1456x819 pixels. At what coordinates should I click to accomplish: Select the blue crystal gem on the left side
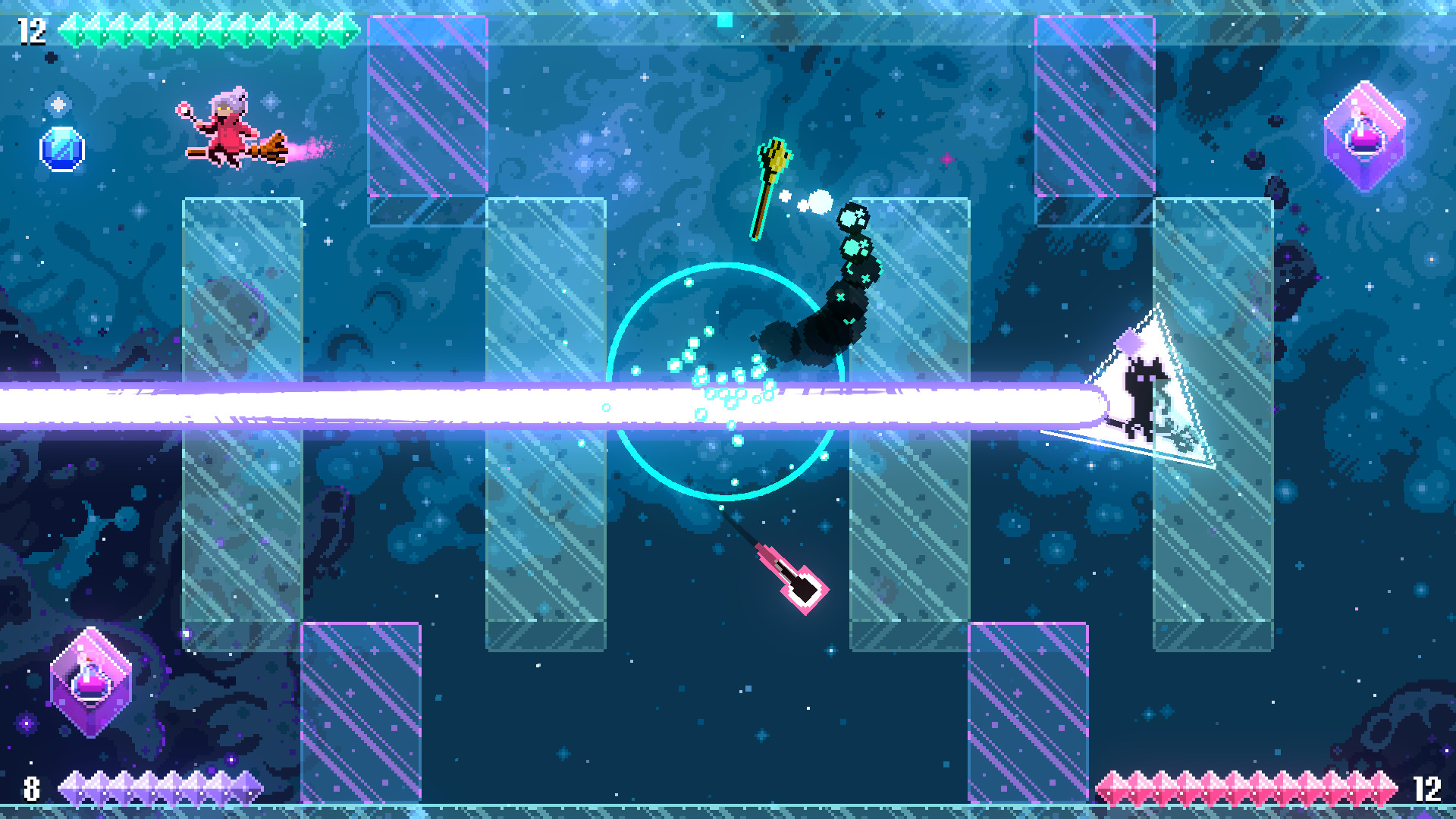(x=62, y=148)
